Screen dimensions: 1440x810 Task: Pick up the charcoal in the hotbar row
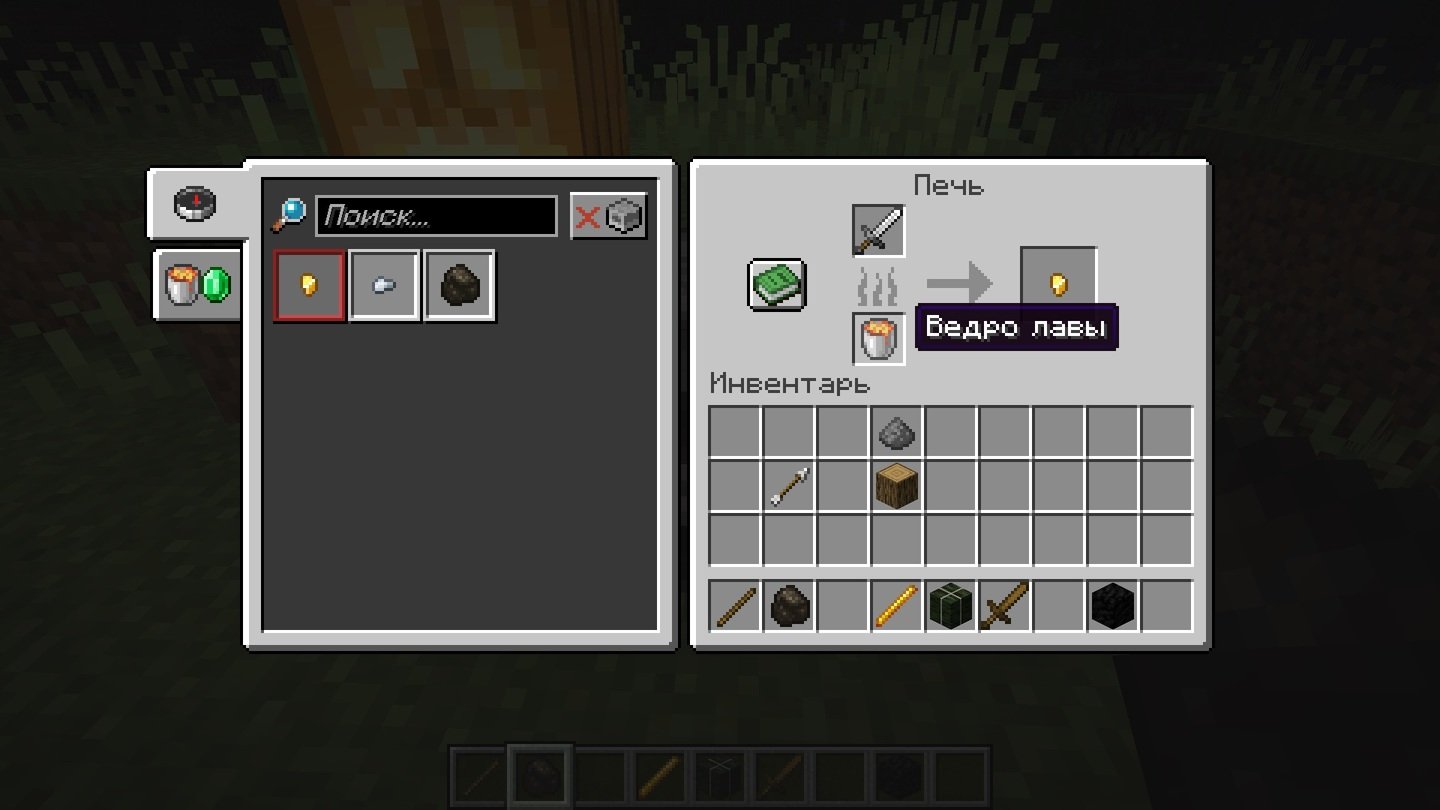coord(789,606)
